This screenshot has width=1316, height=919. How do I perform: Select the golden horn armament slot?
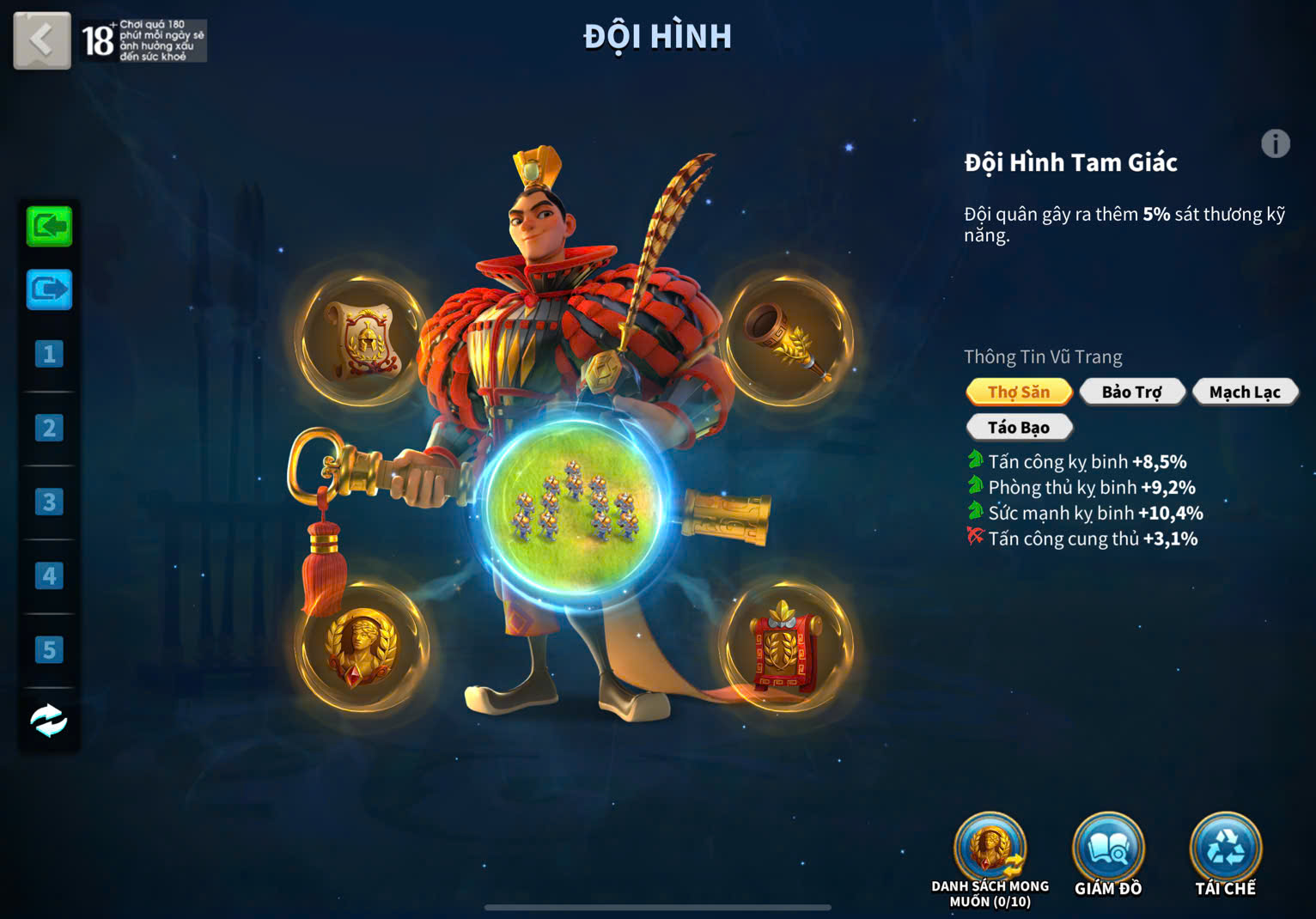788,340
